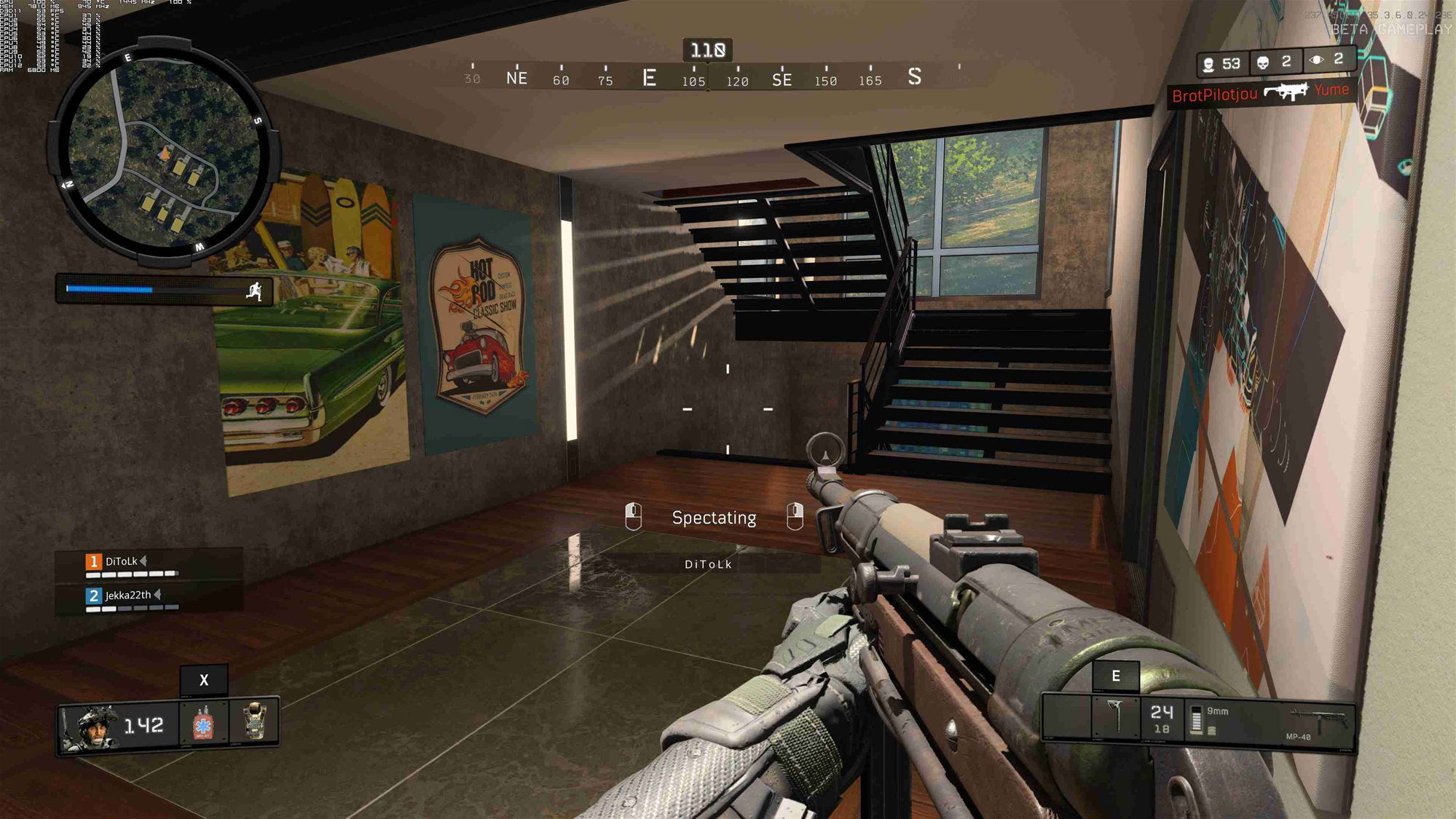Click the circular minimap
The width and height of the screenshot is (1456, 819).
click(x=164, y=151)
